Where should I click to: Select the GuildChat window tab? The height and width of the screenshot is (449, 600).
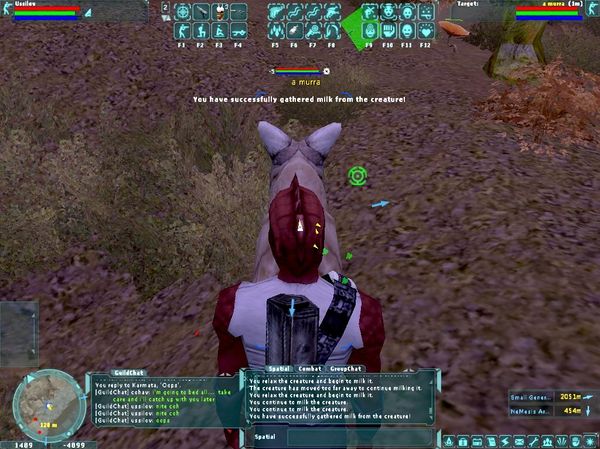pyautogui.click(x=129, y=371)
